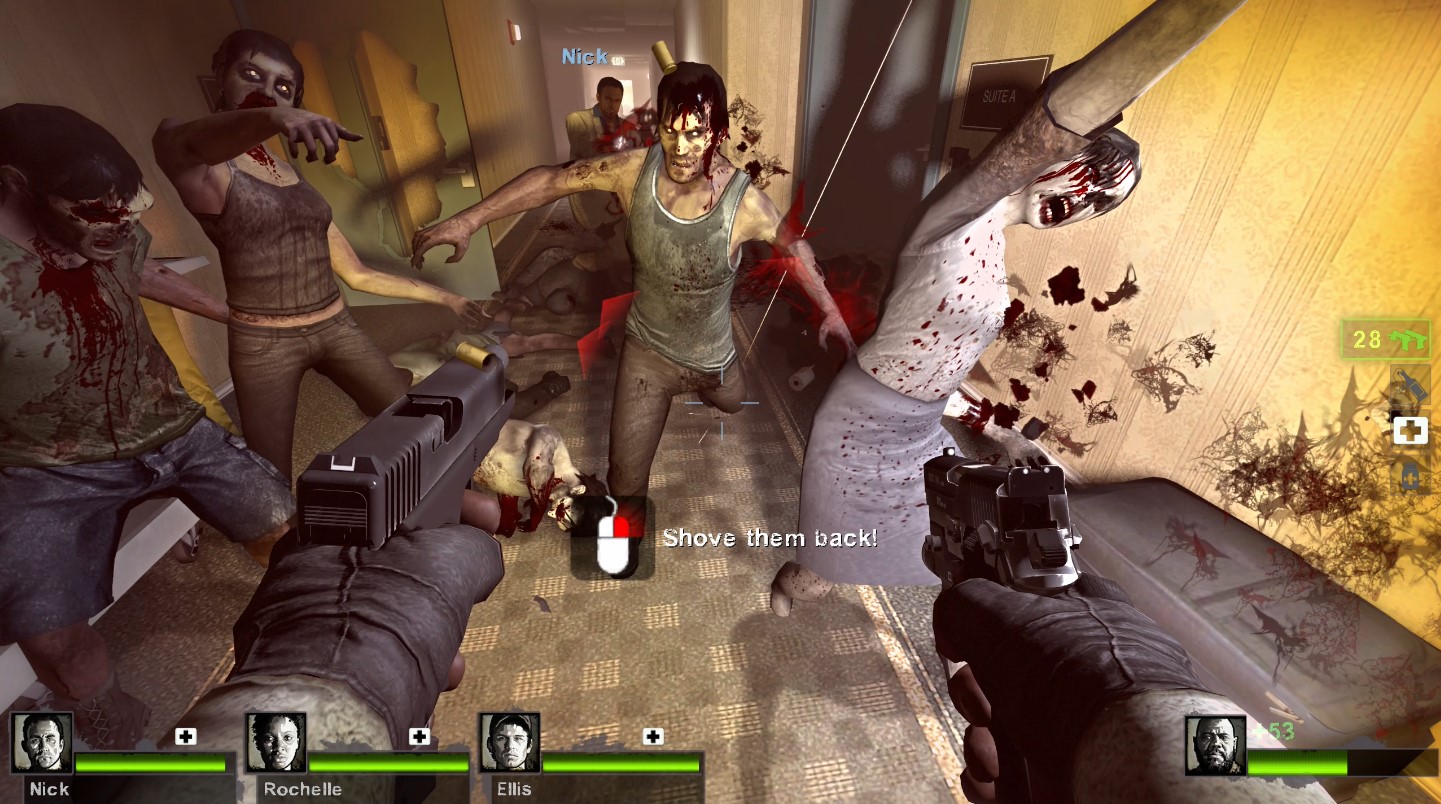Toggle the ammo counter display showing 28
1441x804 pixels.
tap(1388, 340)
